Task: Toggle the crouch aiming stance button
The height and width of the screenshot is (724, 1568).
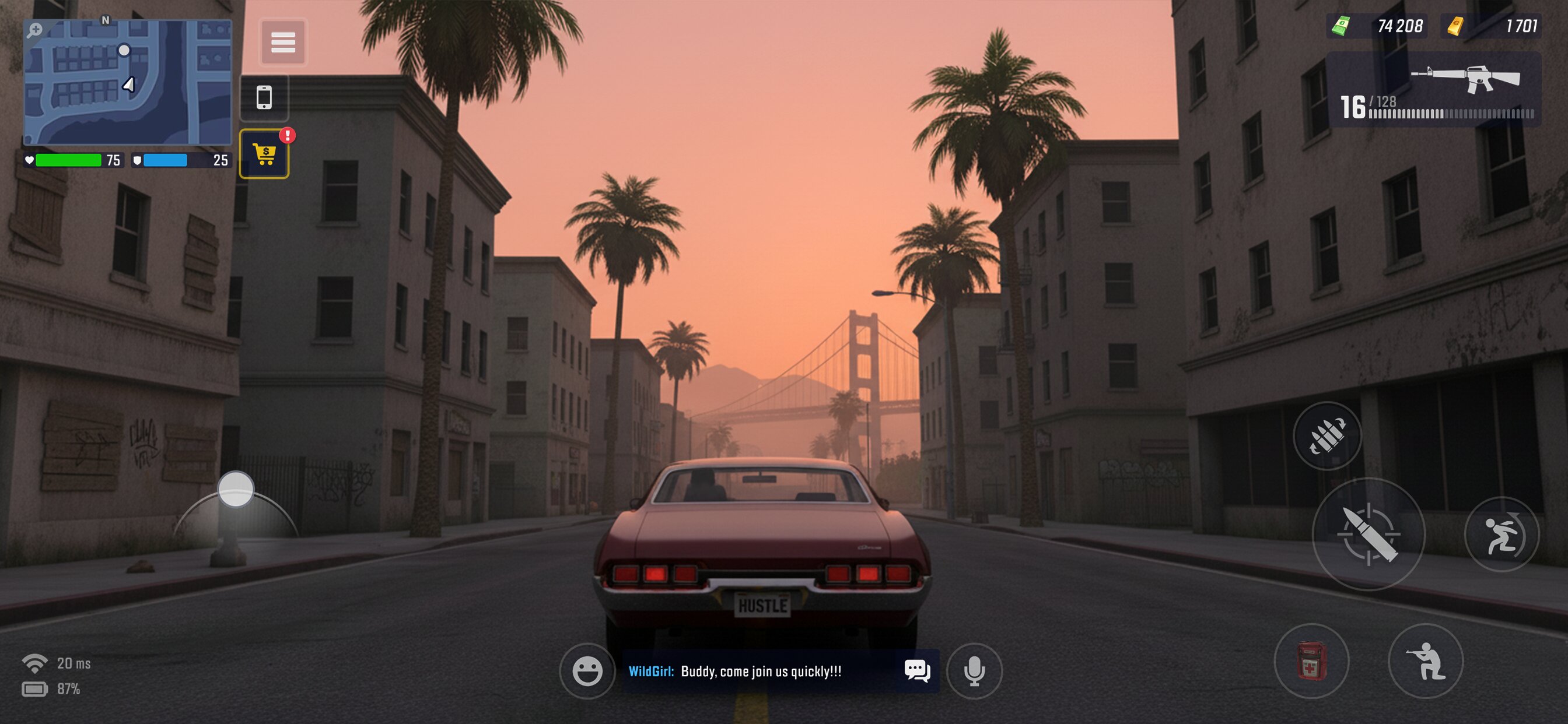Action: click(1425, 660)
